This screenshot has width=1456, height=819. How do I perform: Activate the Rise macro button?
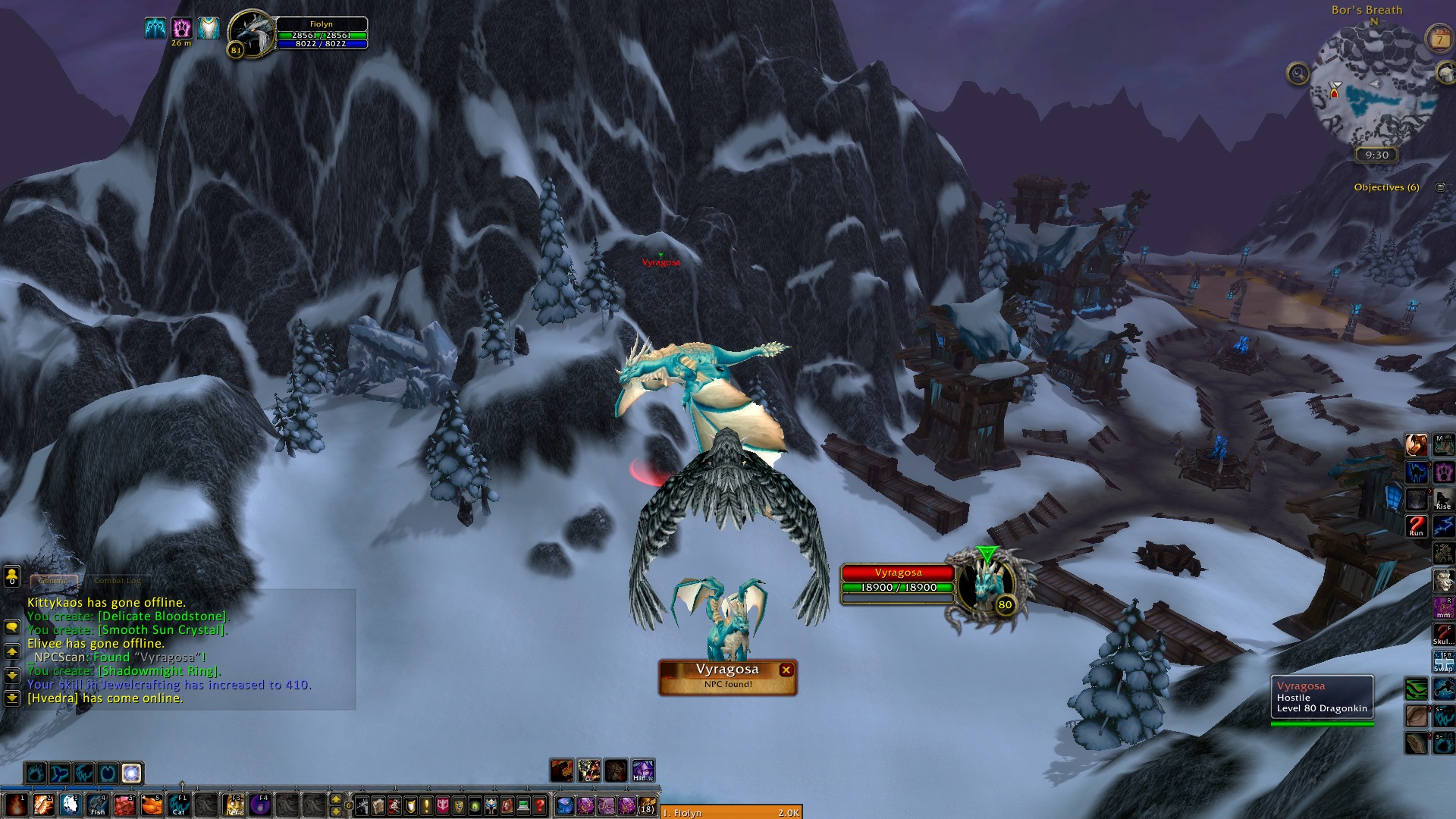(1442, 499)
